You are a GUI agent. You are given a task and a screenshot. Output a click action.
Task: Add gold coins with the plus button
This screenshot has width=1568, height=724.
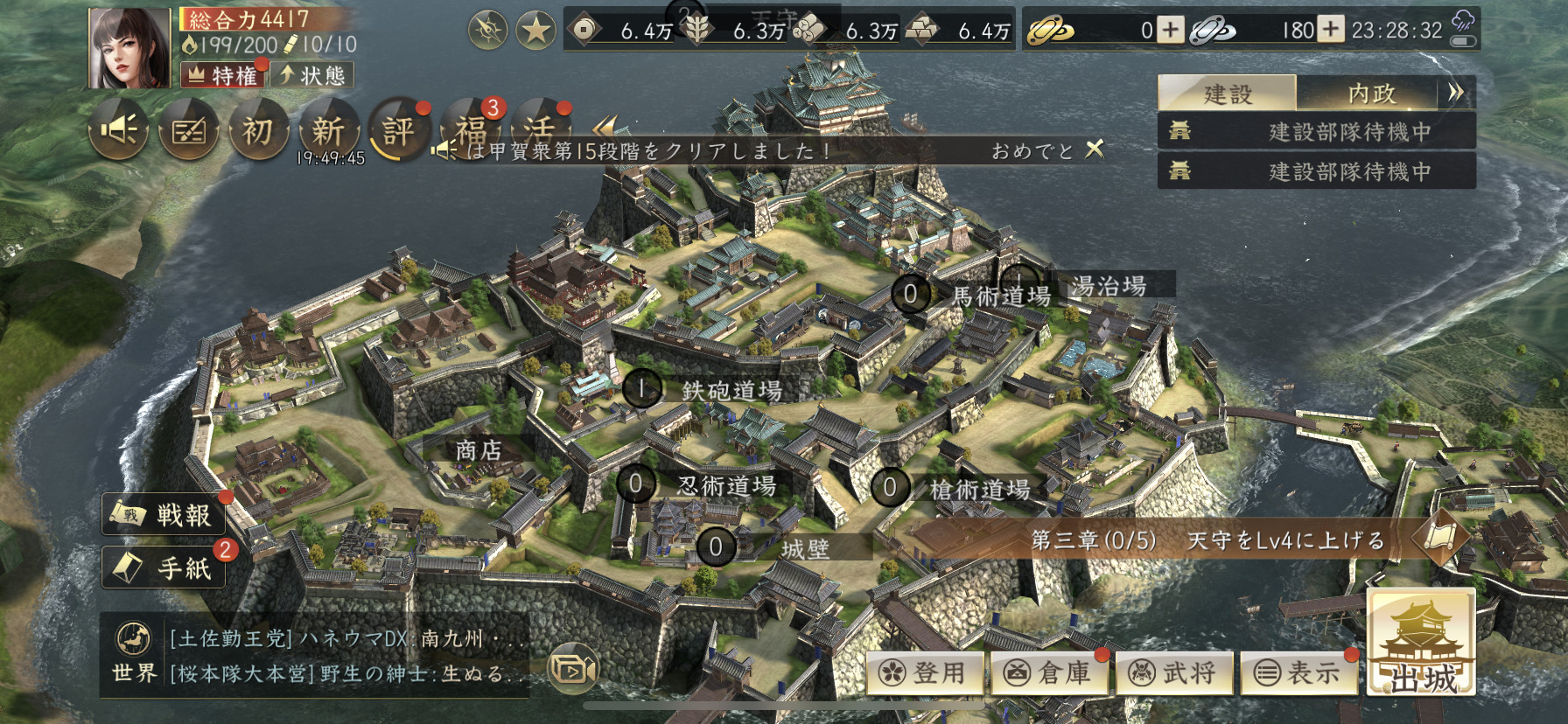click(x=1170, y=31)
